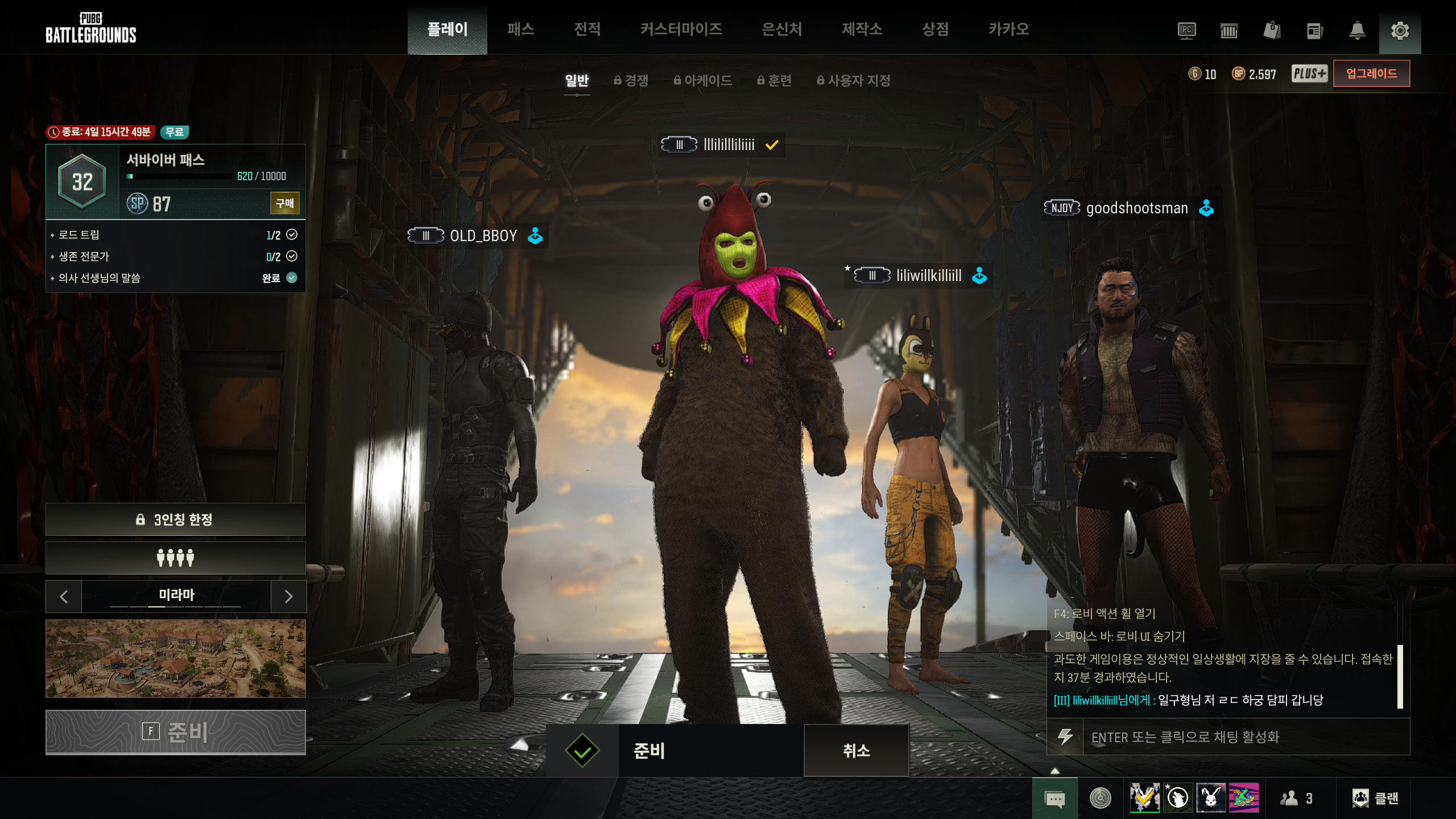Go to the 상점 (Store) tab
Image resolution: width=1456 pixels, height=819 pixels.
click(x=935, y=29)
